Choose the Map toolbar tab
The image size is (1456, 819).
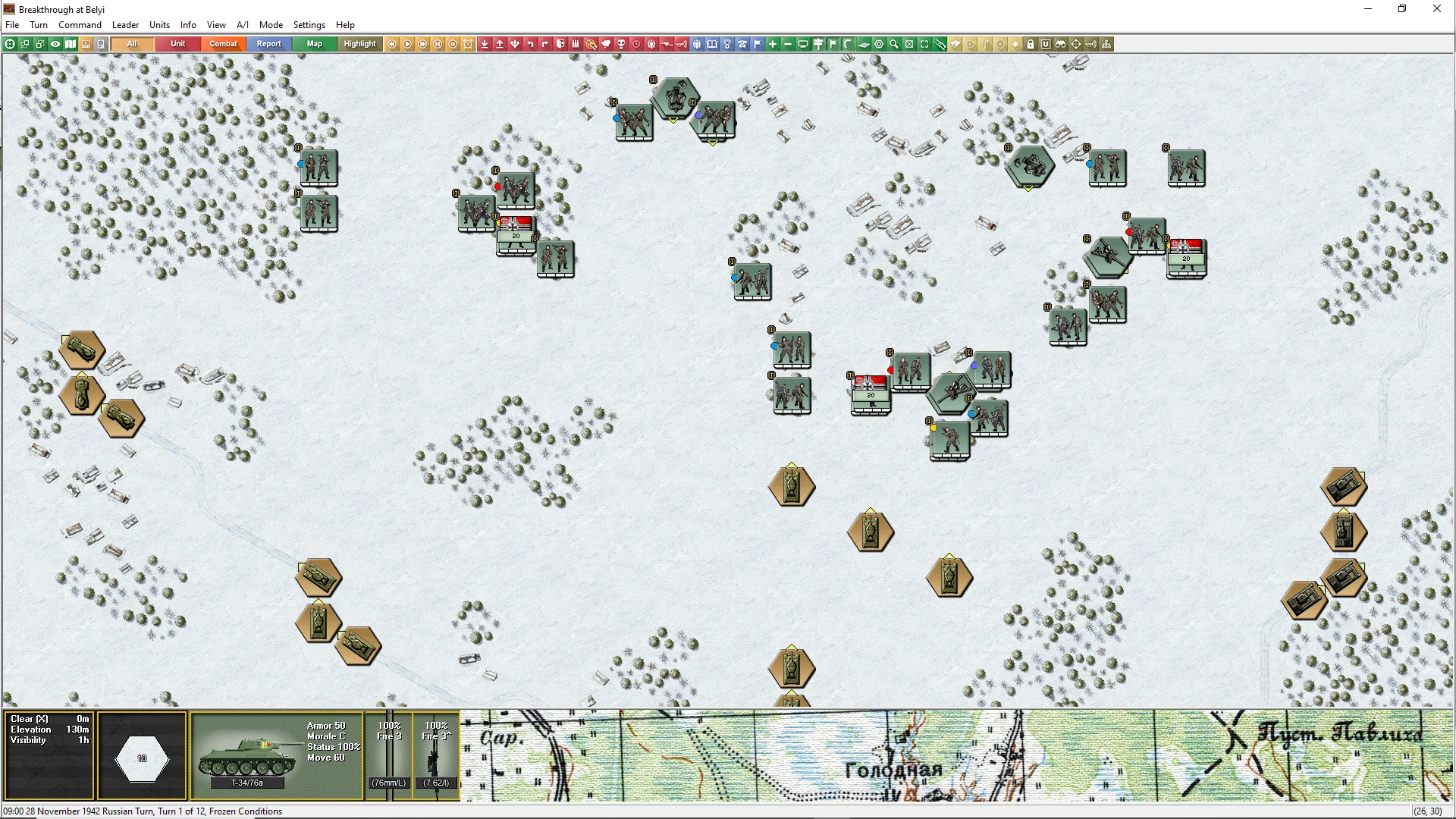pyautogui.click(x=314, y=44)
